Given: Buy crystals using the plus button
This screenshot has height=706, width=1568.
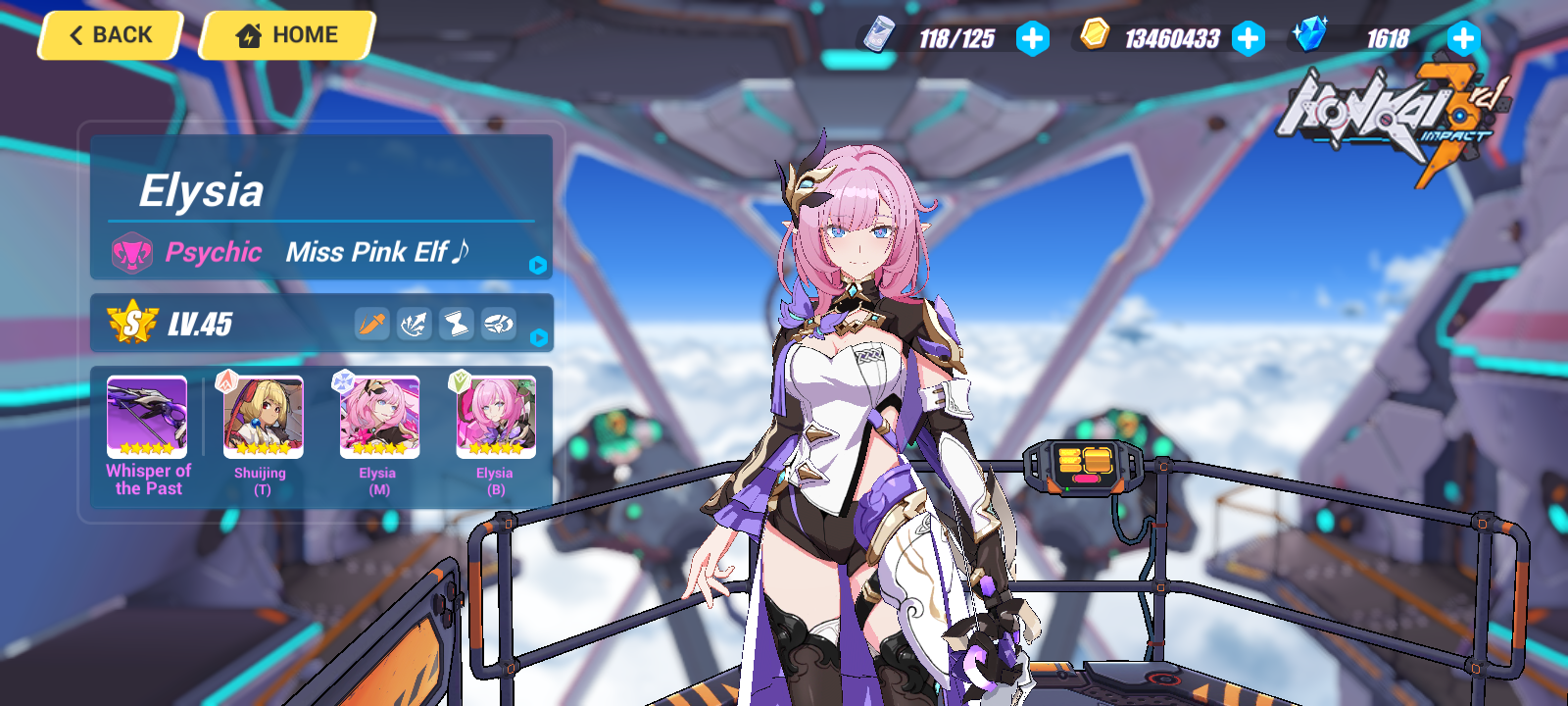Looking at the screenshot, I should click(x=1462, y=39).
